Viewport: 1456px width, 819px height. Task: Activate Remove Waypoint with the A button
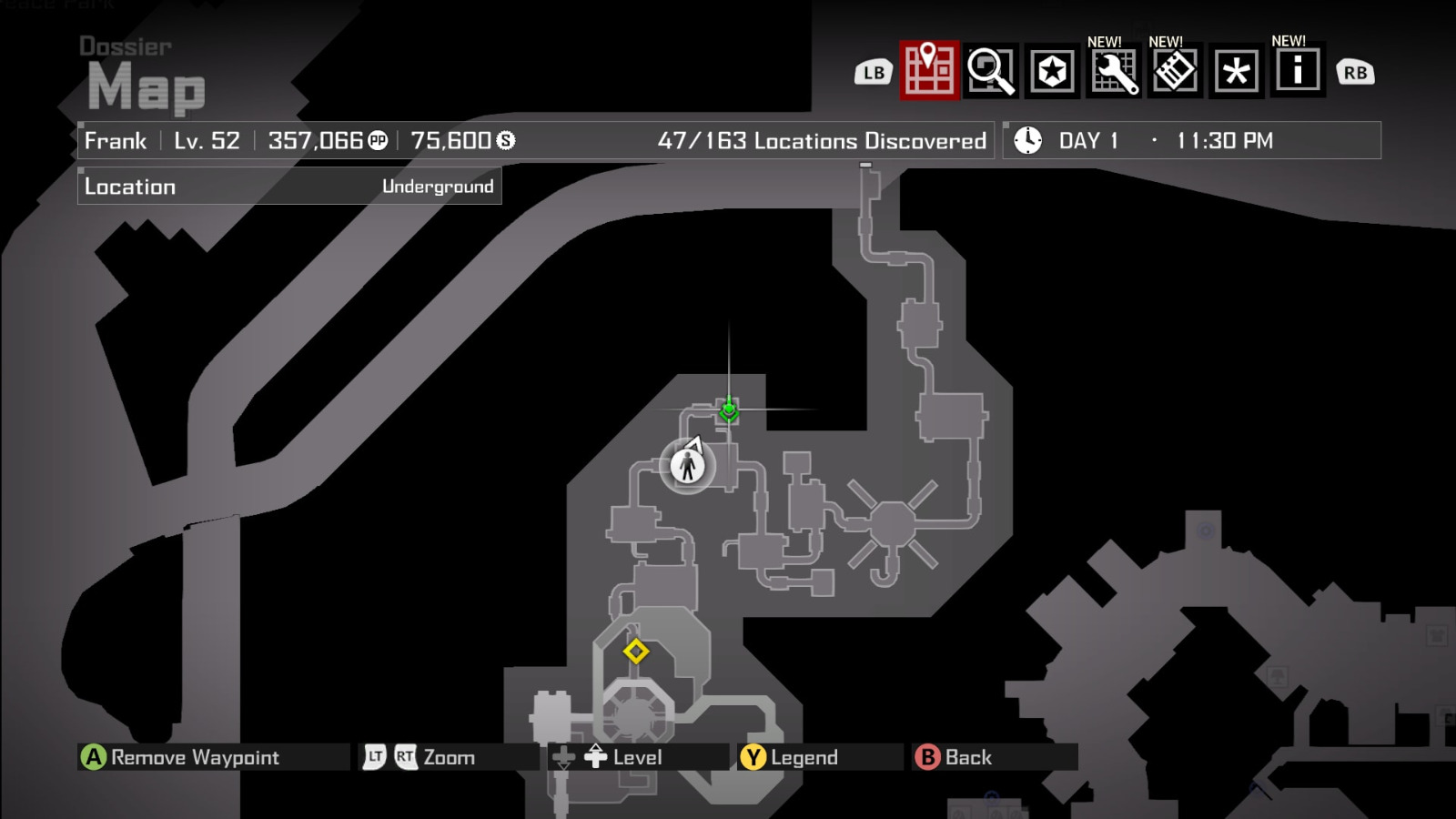click(x=94, y=755)
